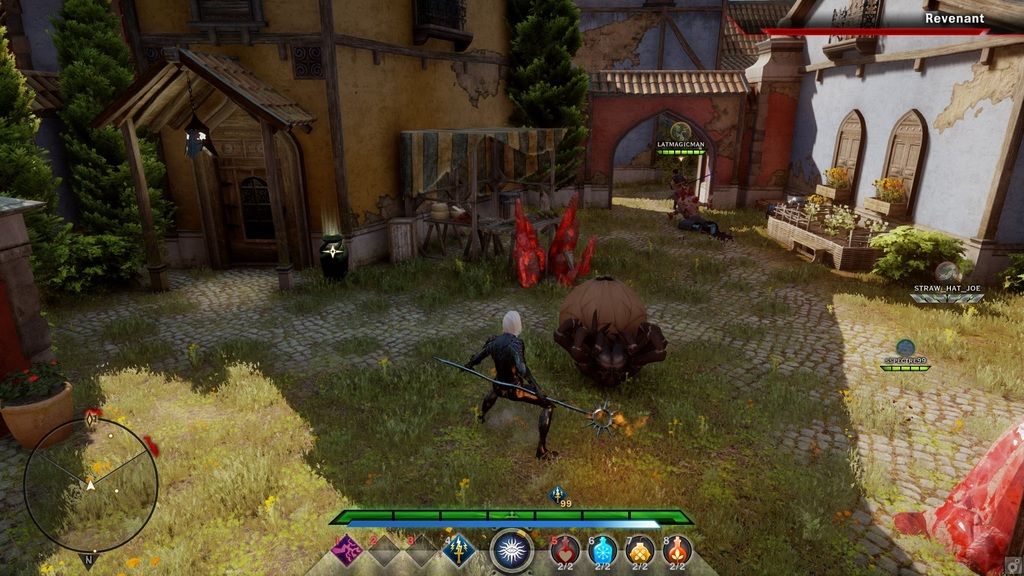Use the blue snowflake flask

coord(602,549)
